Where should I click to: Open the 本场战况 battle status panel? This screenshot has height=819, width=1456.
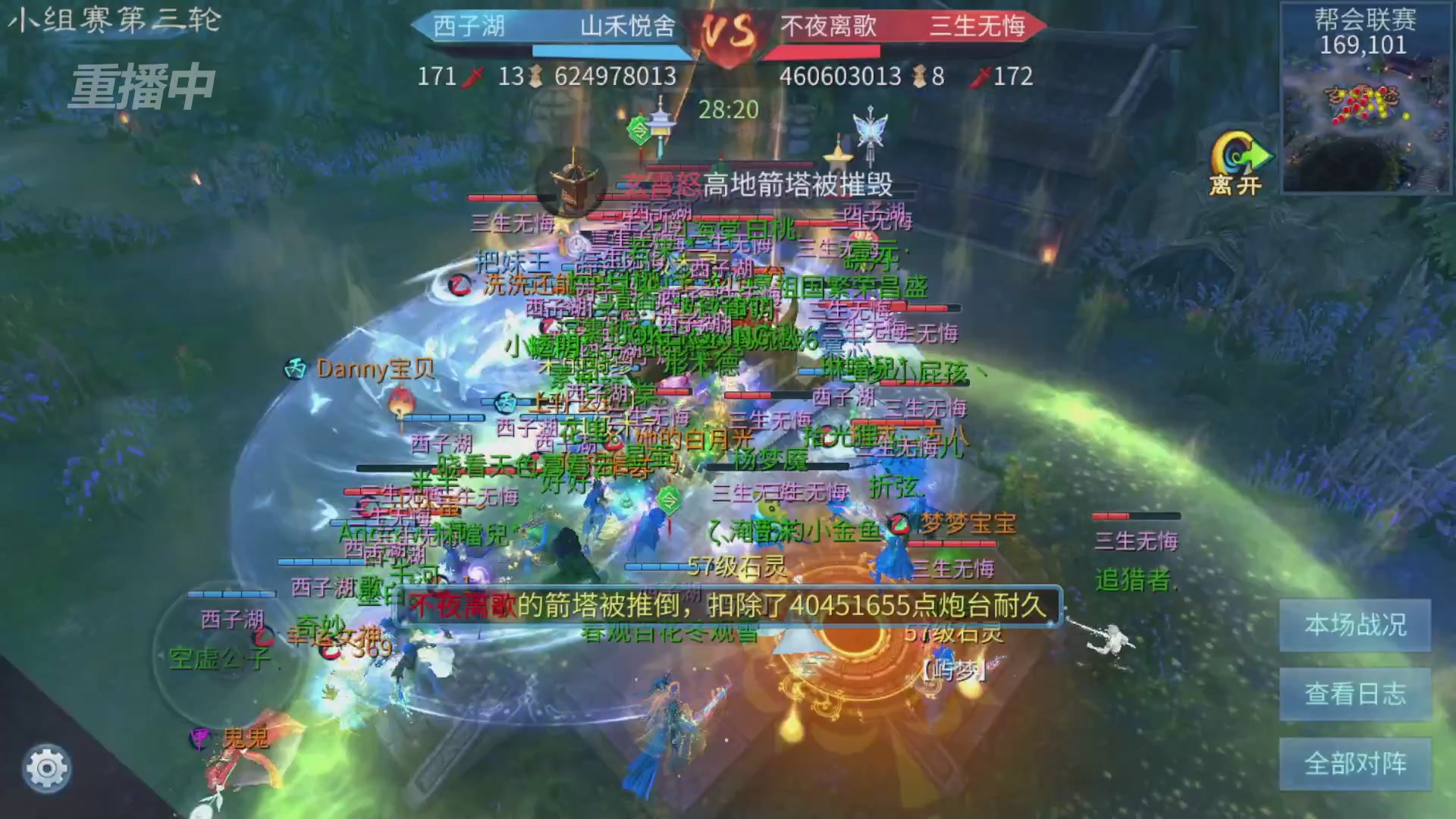pos(1354,626)
